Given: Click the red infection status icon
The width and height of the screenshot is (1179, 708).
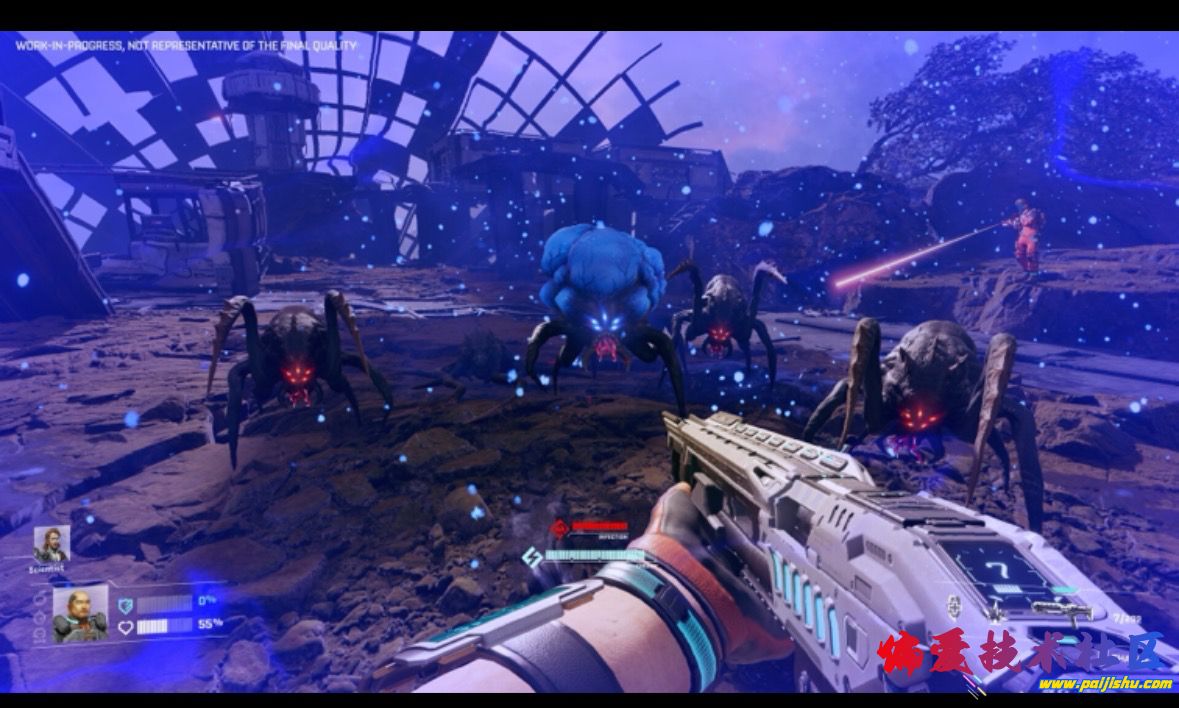Looking at the screenshot, I should click(562, 527).
